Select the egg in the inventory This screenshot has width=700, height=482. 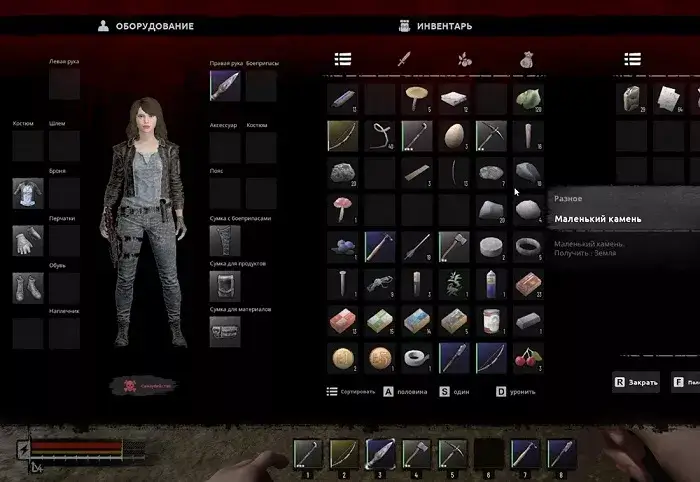coord(454,134)
